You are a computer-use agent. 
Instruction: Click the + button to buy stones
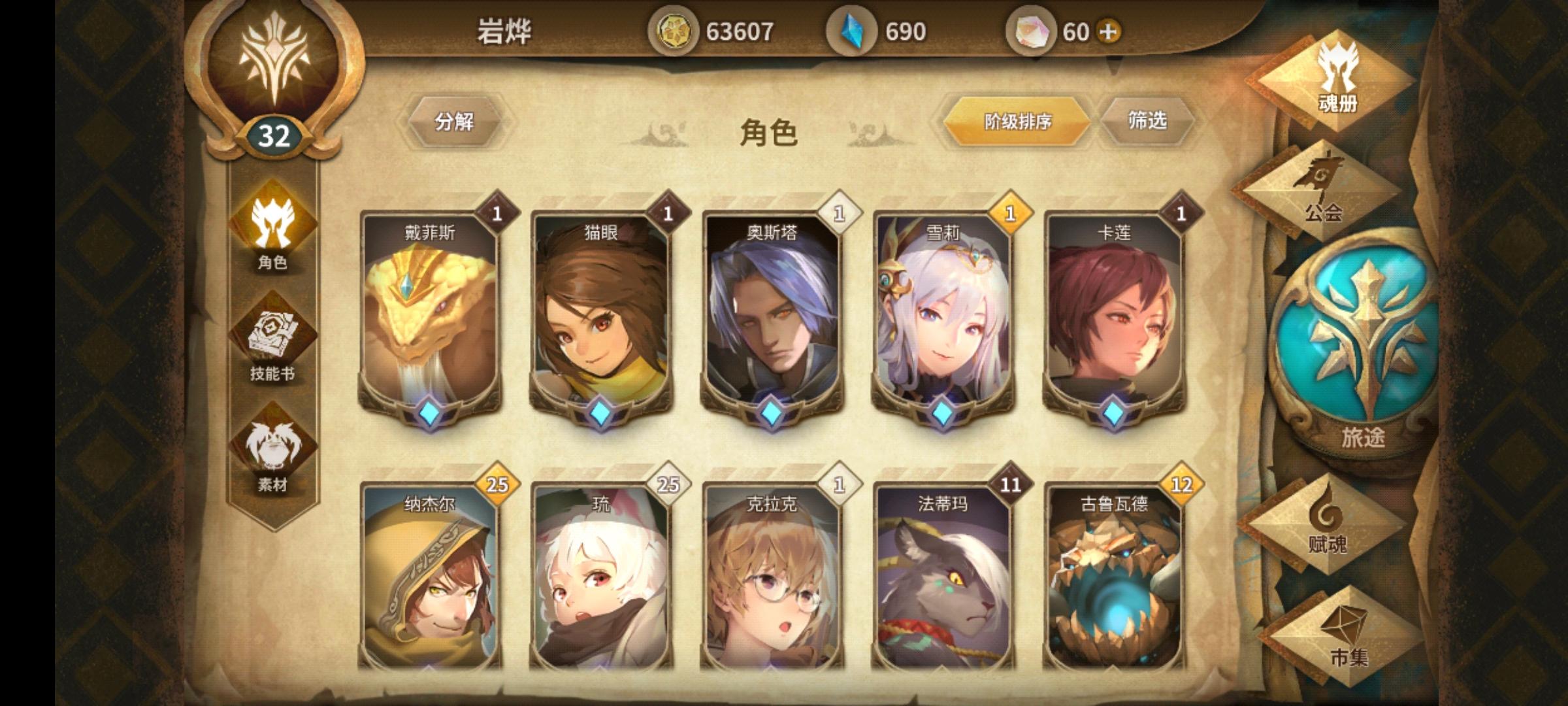[x=1108, y=29]
